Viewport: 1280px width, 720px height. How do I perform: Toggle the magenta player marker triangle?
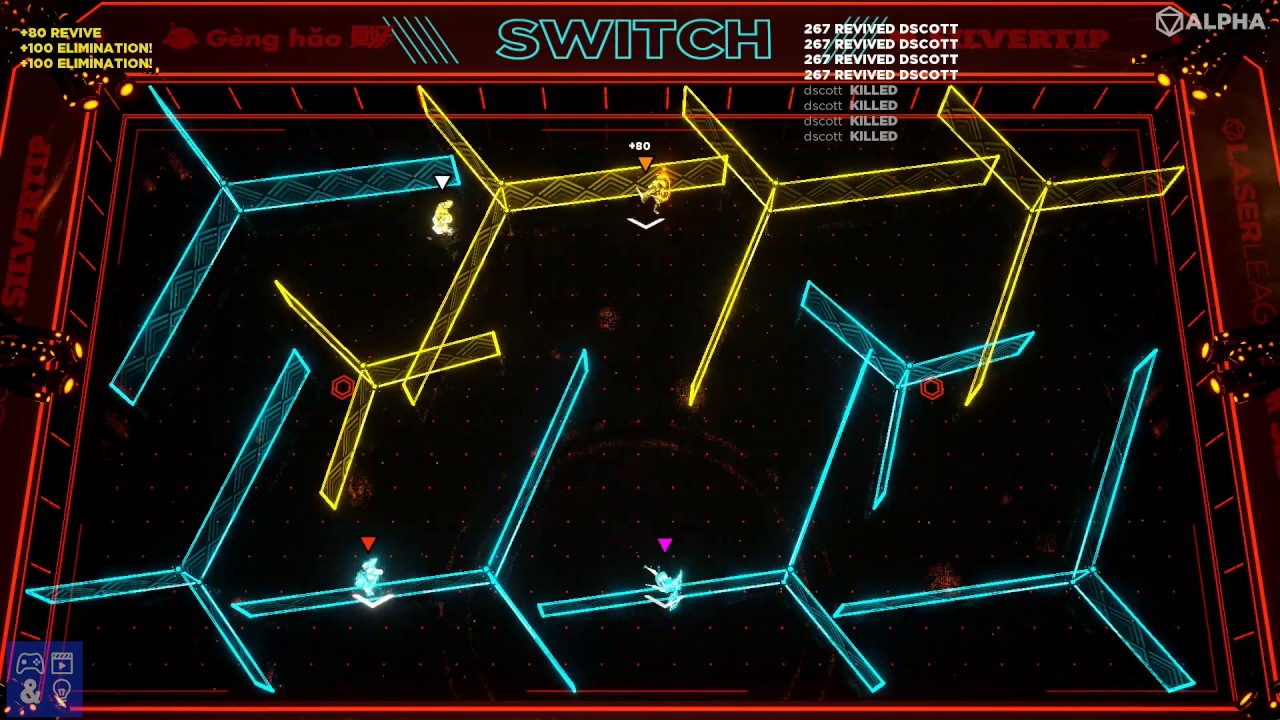[x=662, y=544]
